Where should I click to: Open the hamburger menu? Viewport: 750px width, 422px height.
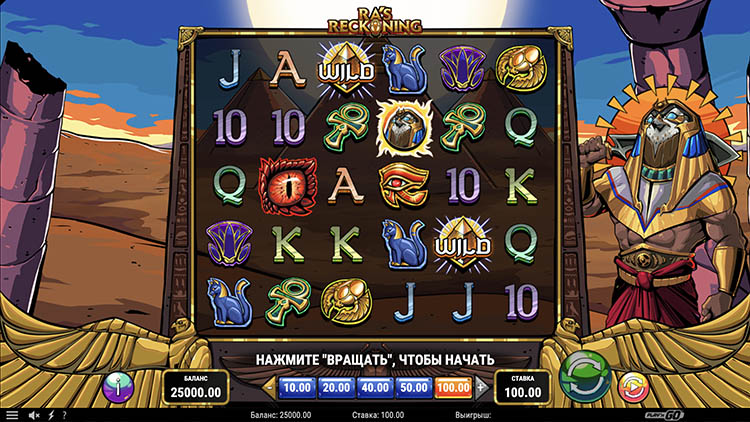[12, 414]
